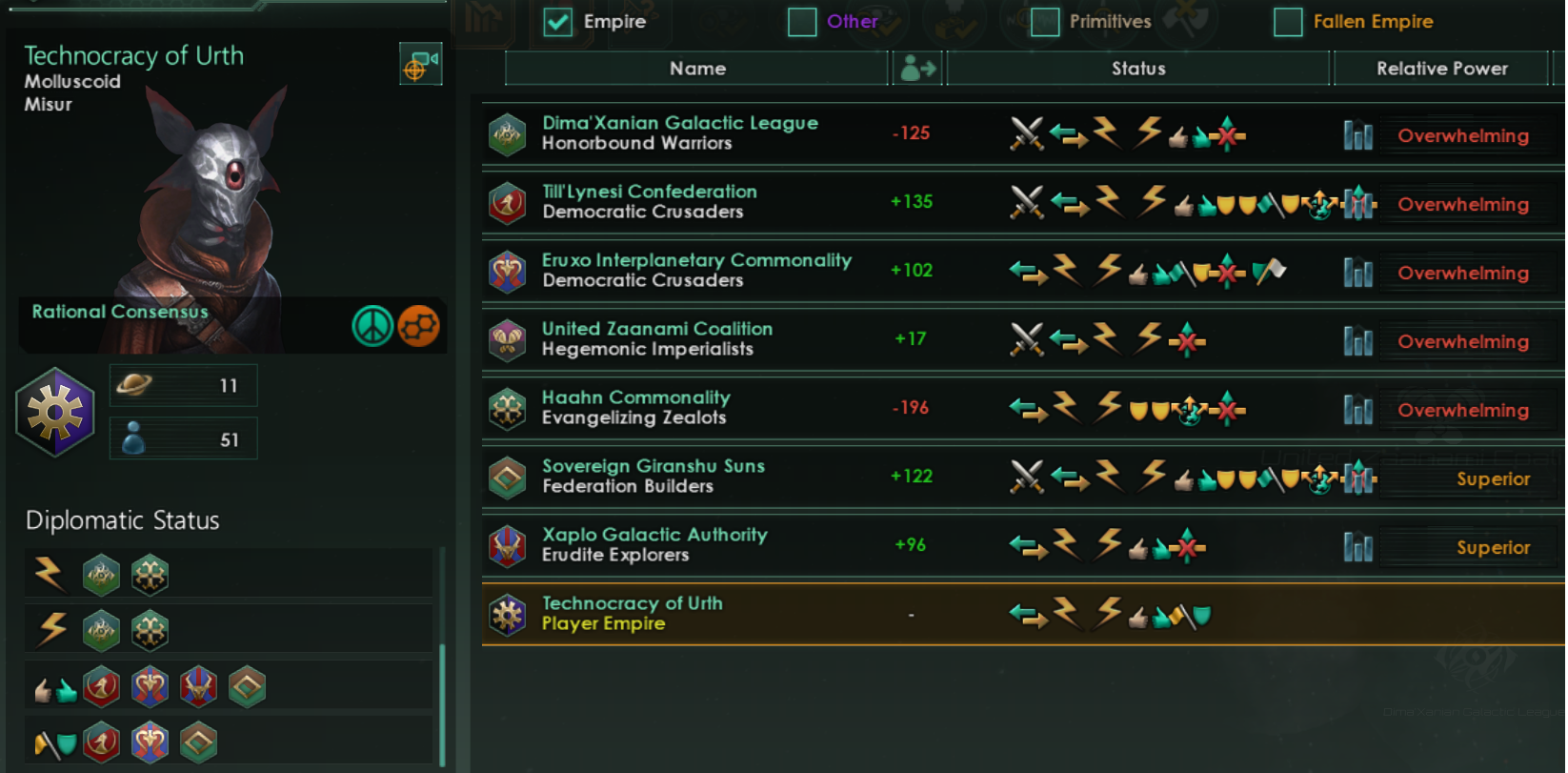Enable the Fallen Empire filter

coord(1288,21)
